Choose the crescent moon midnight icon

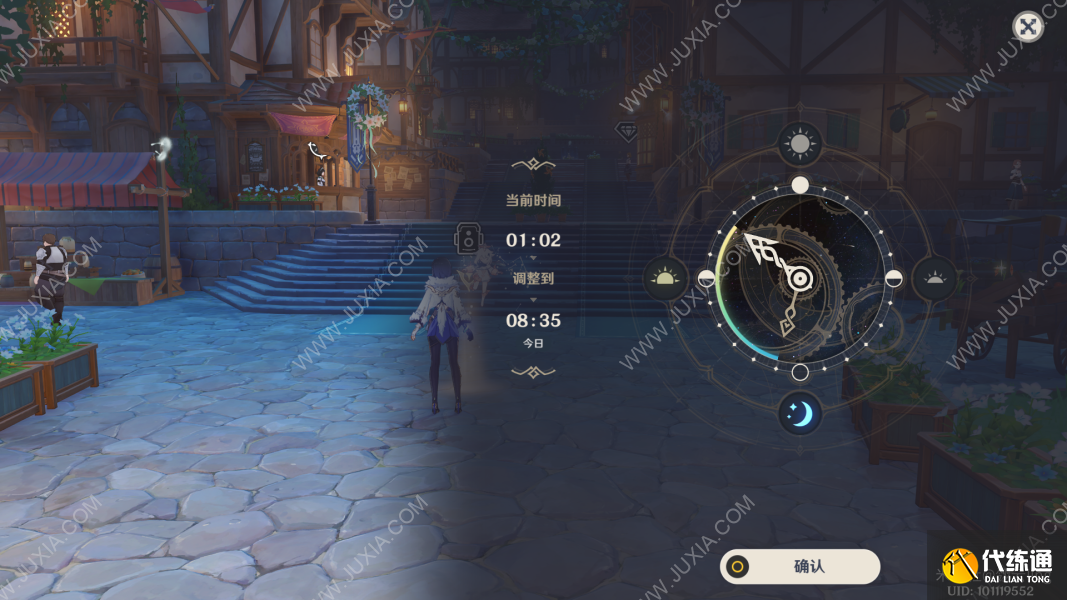[x=800, y=412]
